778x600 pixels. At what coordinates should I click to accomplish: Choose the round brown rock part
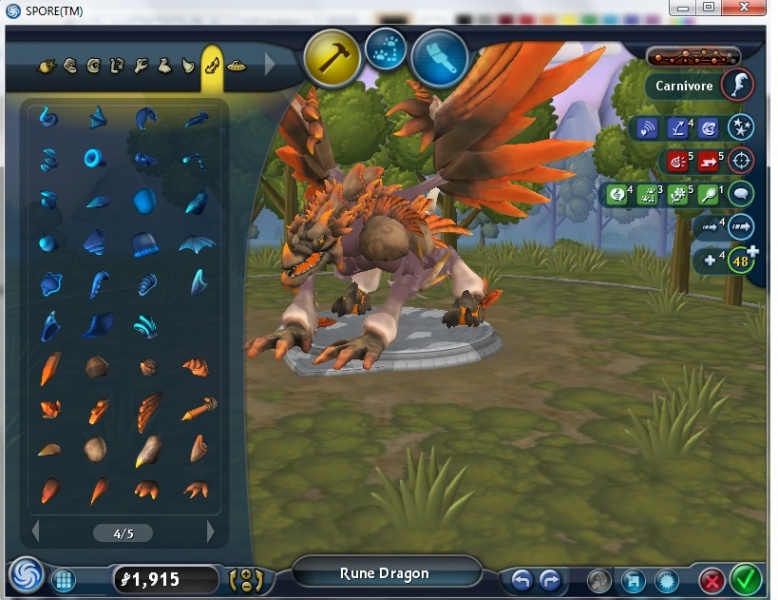96,367
